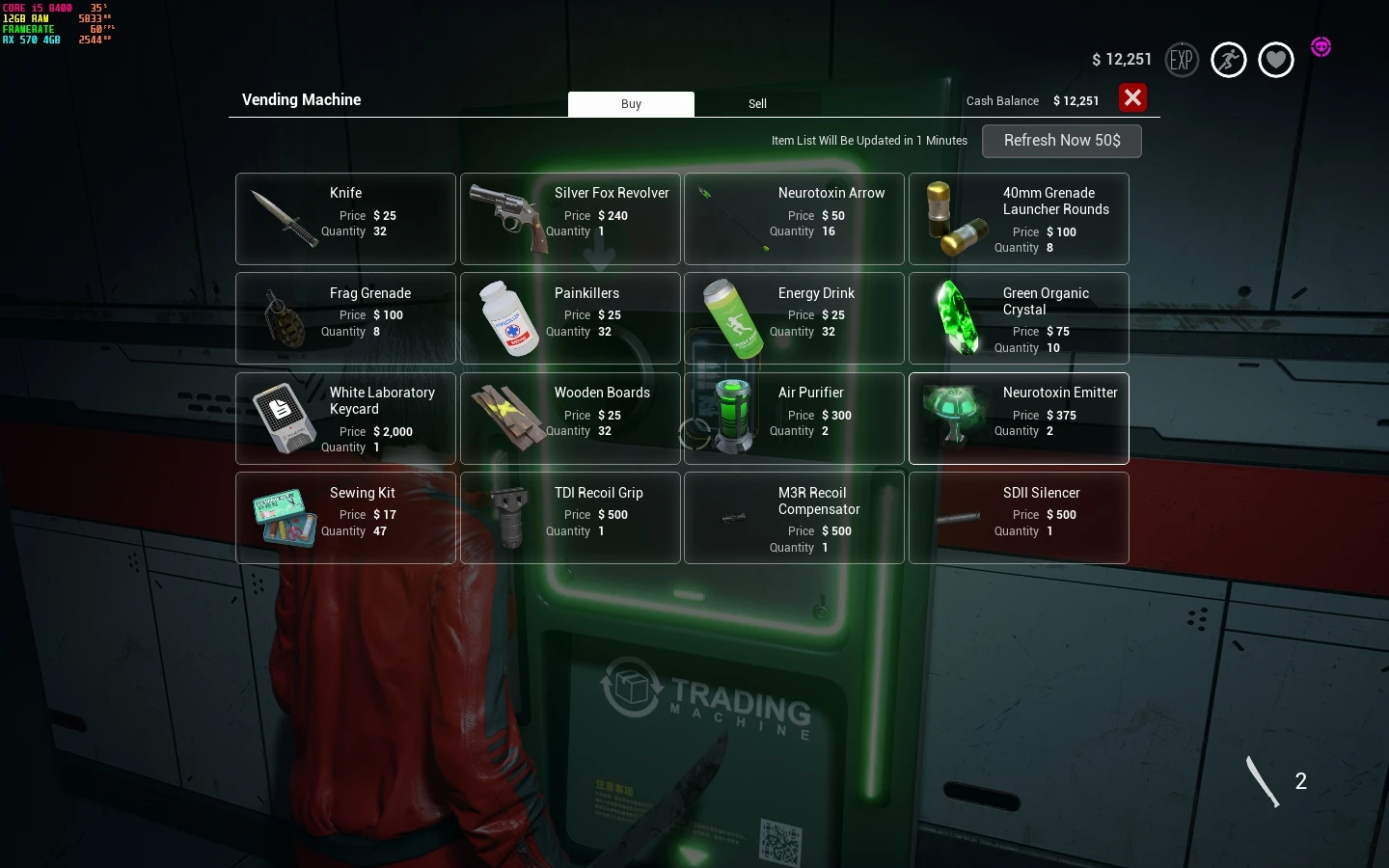This screenshot has height=868, width=1389.
Task: Buy the Knife item
Action: 345,219
